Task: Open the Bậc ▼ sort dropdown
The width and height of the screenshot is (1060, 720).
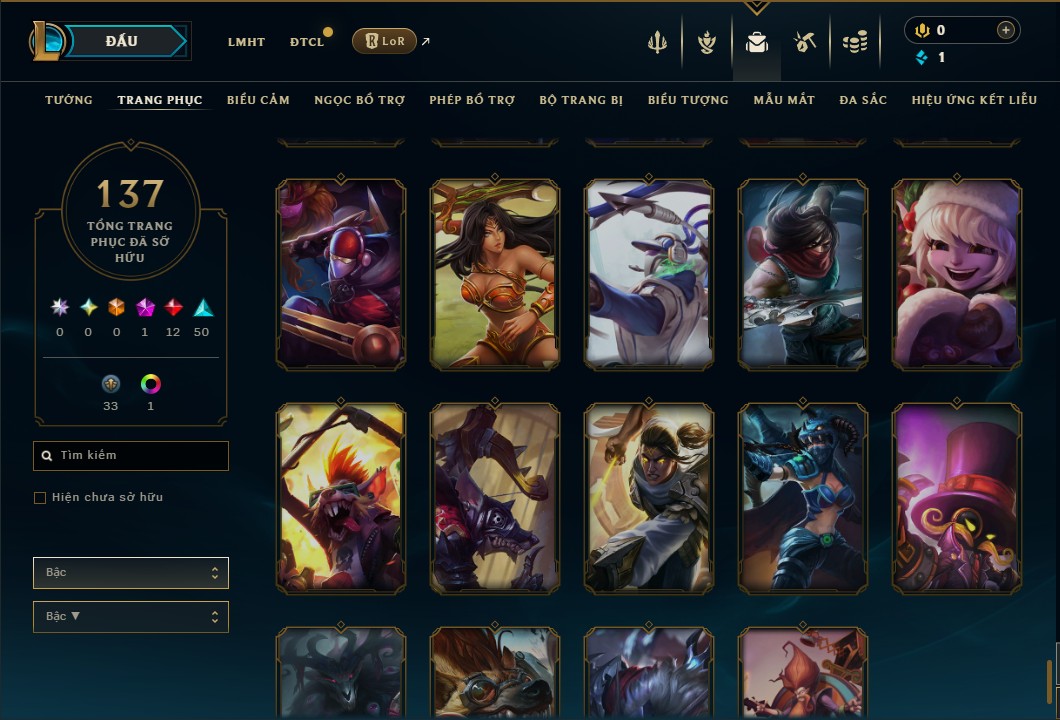Action: click(131, 617)
